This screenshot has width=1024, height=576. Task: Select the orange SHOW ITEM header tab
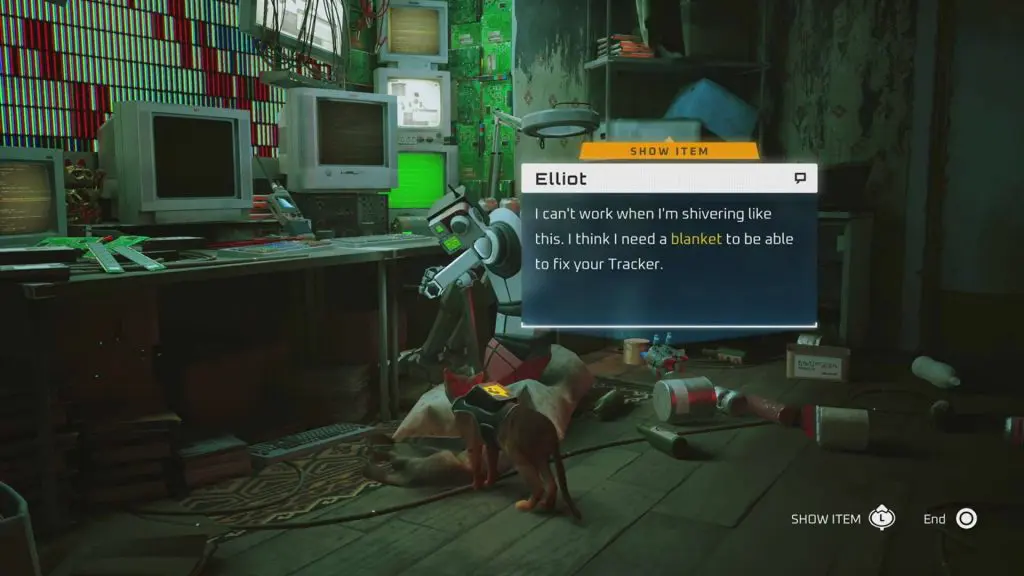669,151
